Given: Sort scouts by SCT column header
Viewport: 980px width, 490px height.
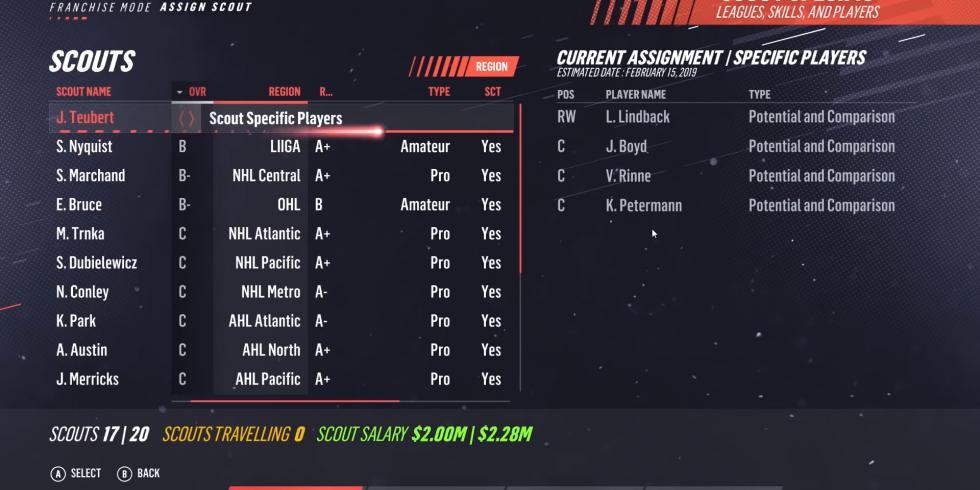Looking at the screenshot, I should 492,92.
